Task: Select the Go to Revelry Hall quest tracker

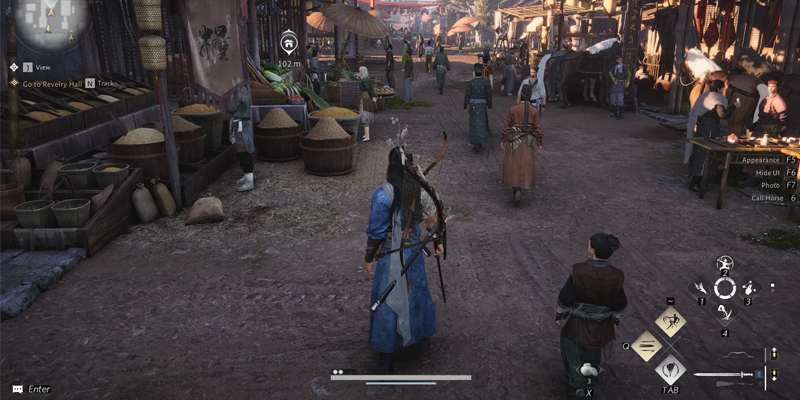Action: pyautogui.click(x=52, y=83)
